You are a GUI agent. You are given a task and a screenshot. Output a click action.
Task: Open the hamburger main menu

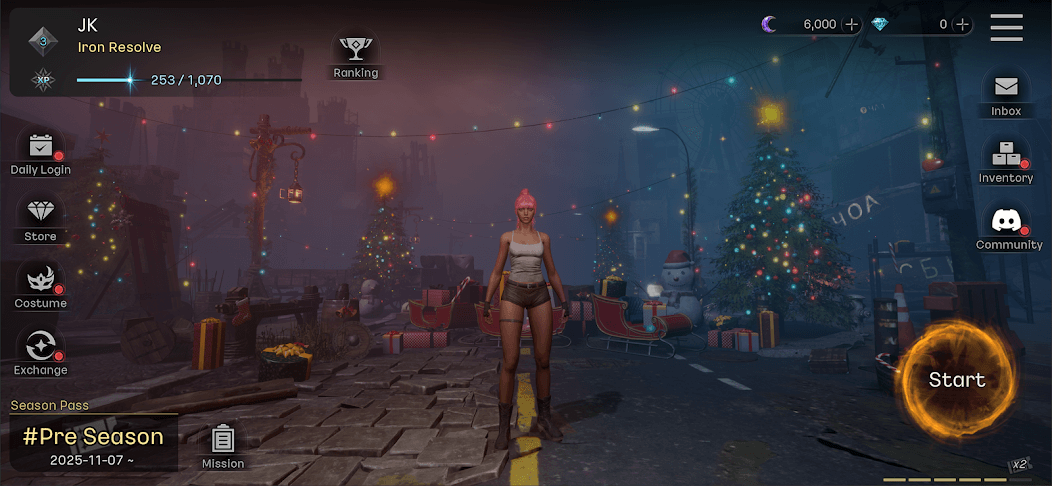[1006, 27]
